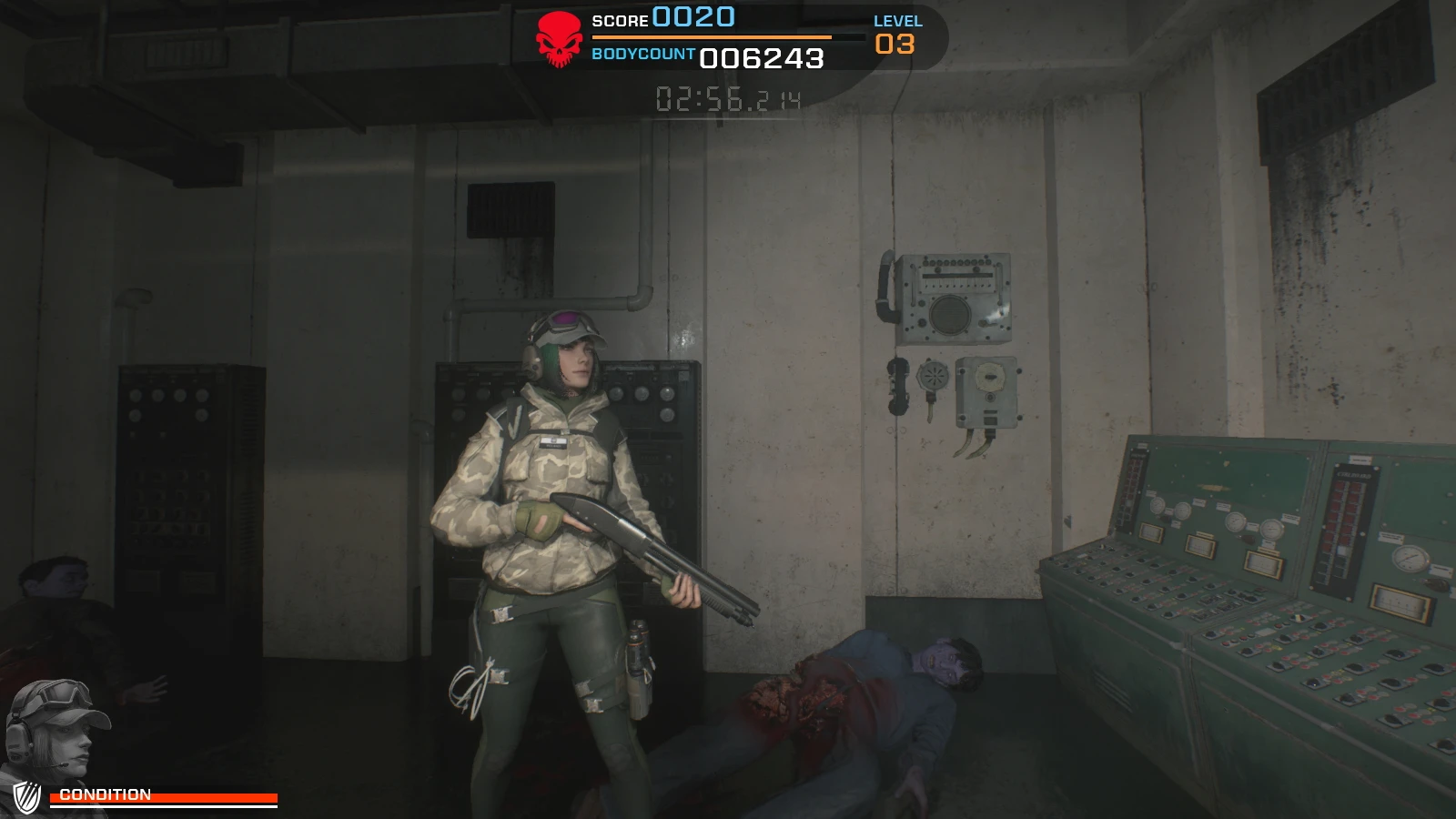This screenshot has width=1456, height=819.
Task: Click the BODYCOUNT text label
Action: pos(642,55)
